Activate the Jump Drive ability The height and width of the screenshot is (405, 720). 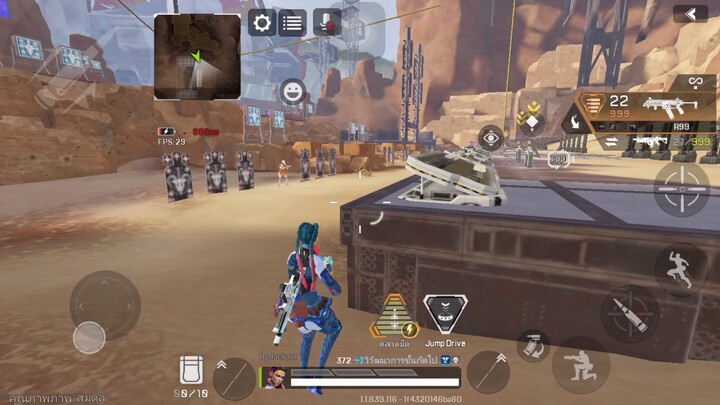442,315
